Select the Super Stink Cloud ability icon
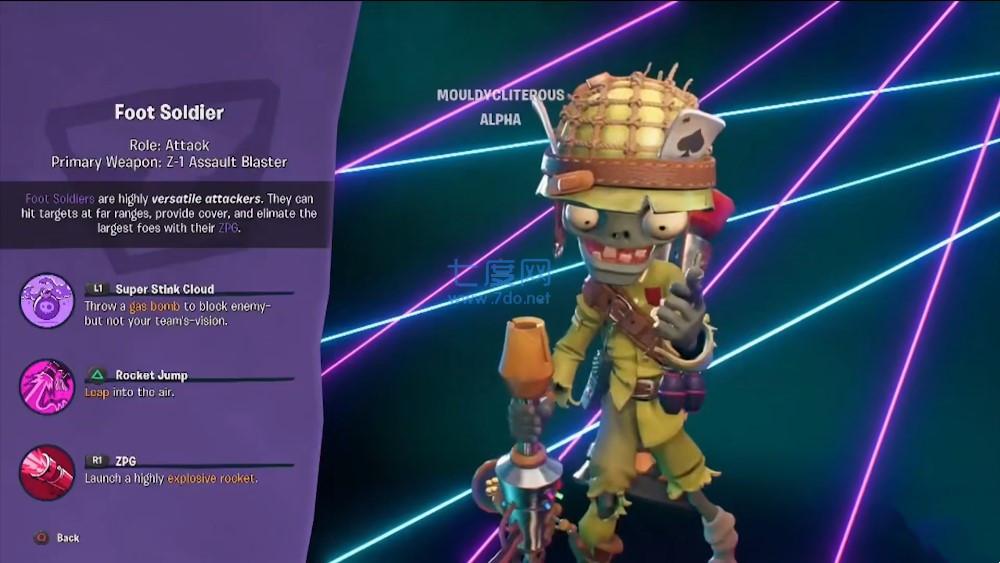 [x=47, y=301]
